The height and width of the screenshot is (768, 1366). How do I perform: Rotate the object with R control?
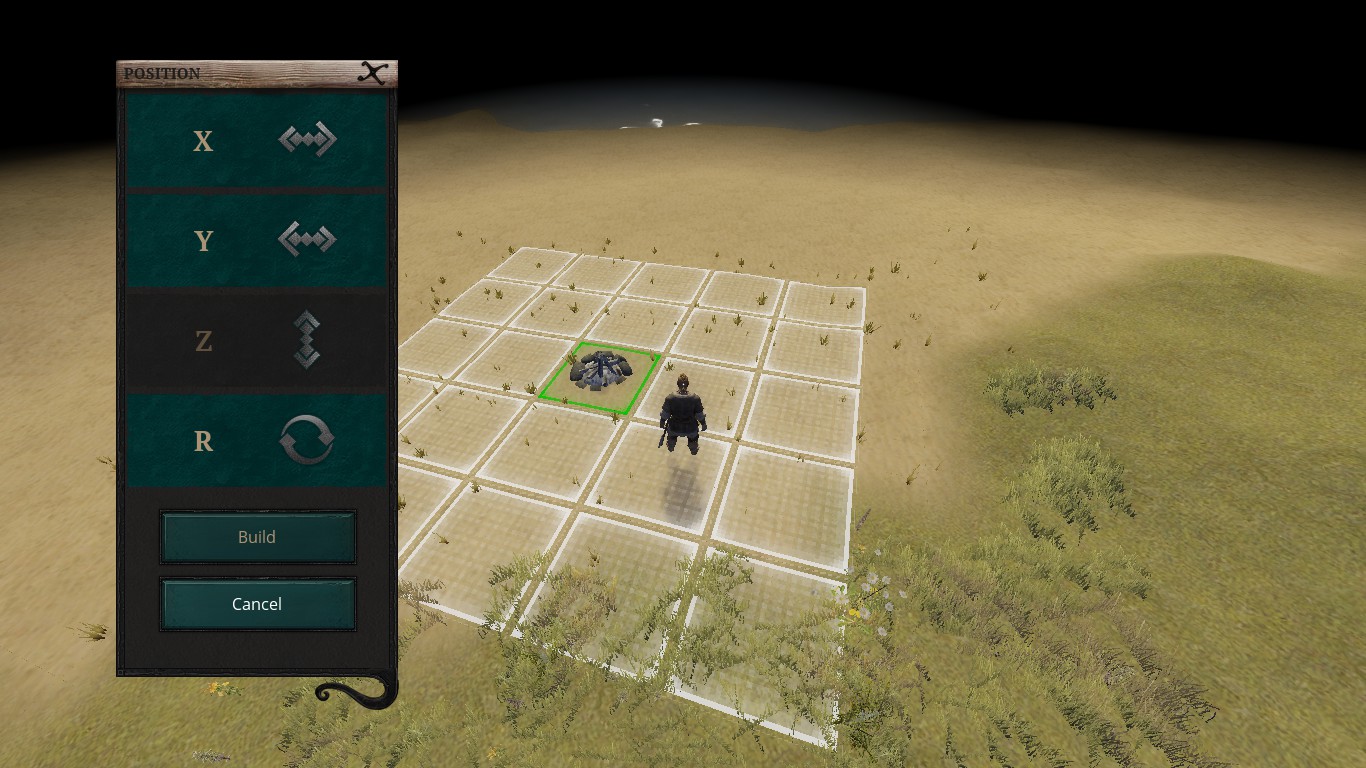[x=307, y=440]
